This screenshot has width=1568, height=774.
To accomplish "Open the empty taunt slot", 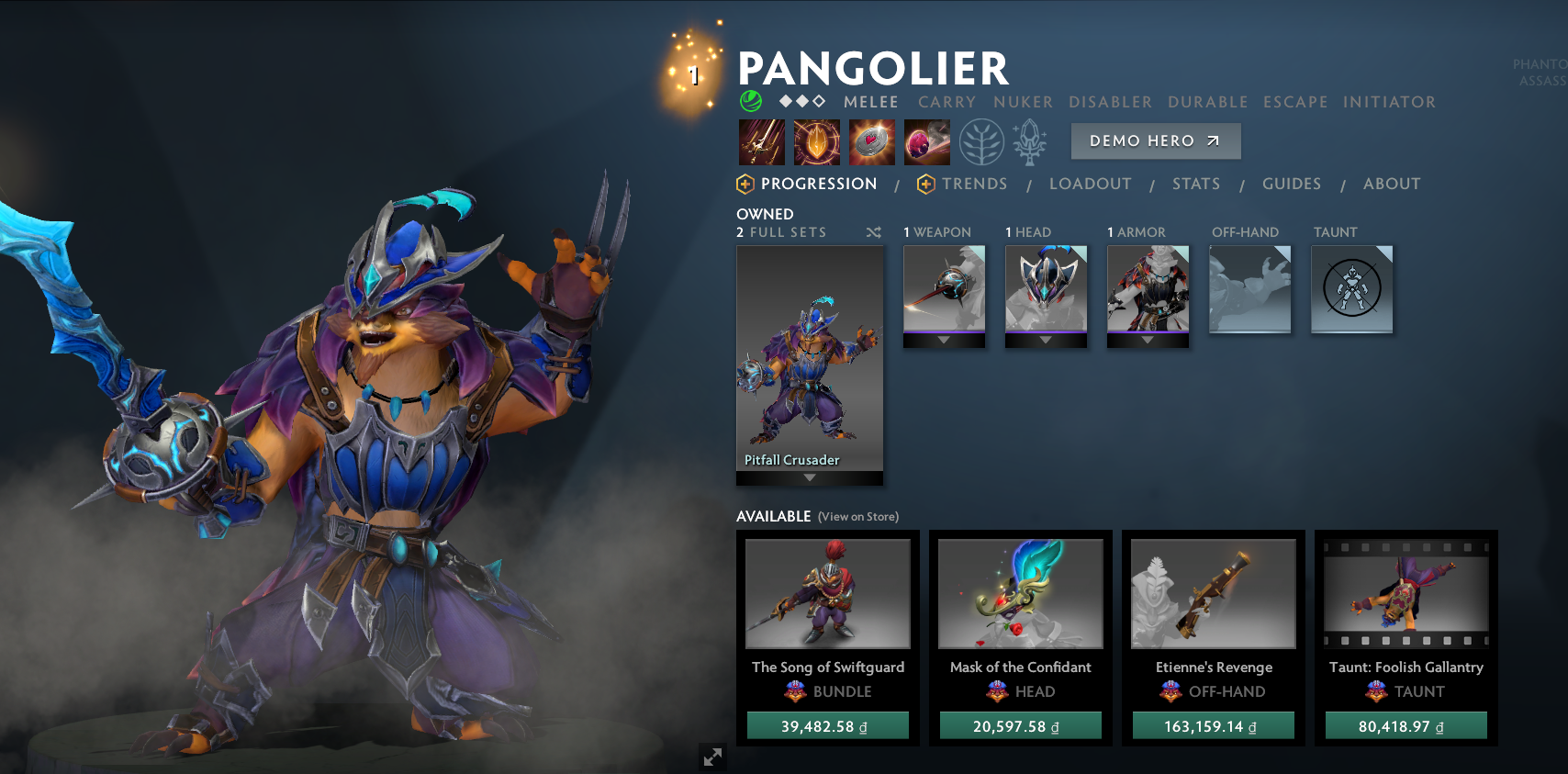I will click(1351, 288).
